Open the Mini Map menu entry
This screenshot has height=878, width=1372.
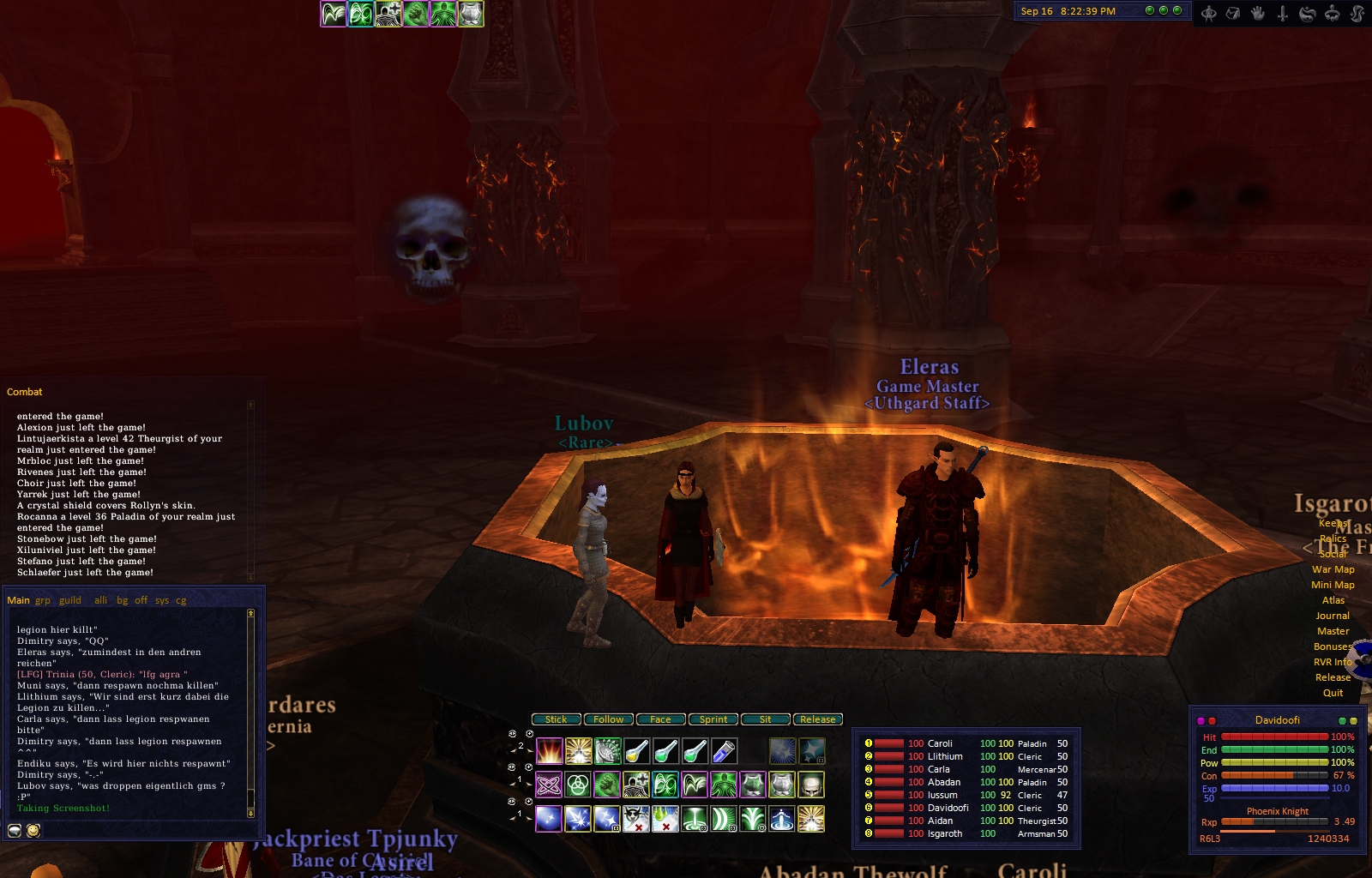[1333, 585]
